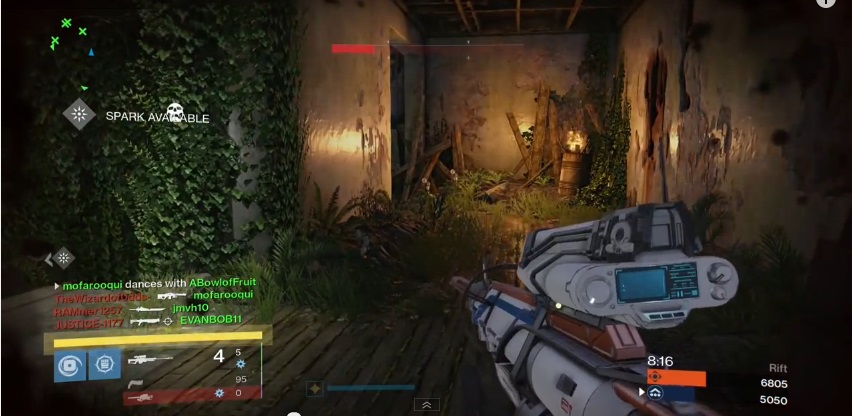Click the small spark diamond by the arrow
852x416 pixels.
(64, 258)
